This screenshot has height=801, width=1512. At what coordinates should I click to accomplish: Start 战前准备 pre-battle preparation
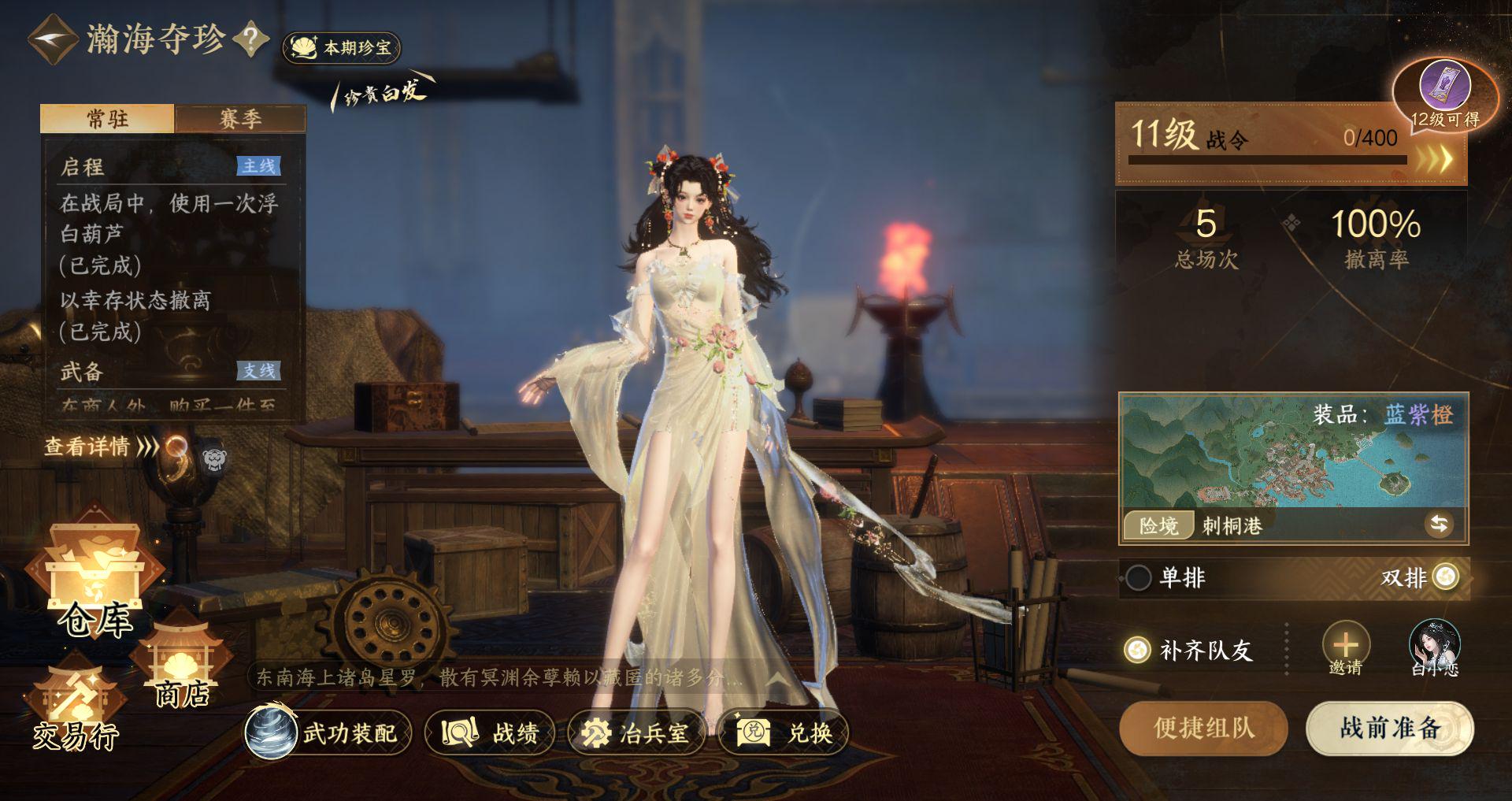1390,728
